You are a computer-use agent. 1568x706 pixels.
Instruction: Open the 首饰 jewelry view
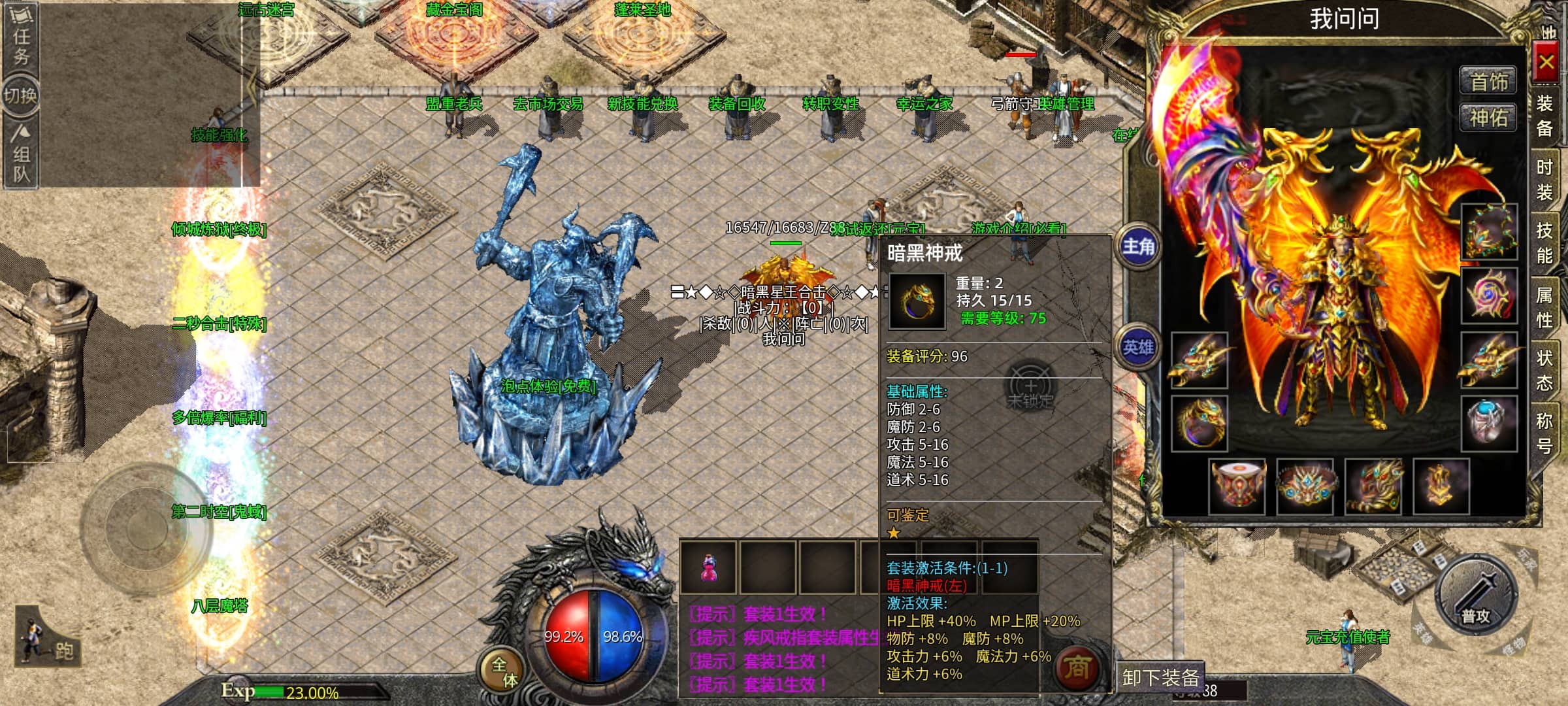tap(1489, 82)
